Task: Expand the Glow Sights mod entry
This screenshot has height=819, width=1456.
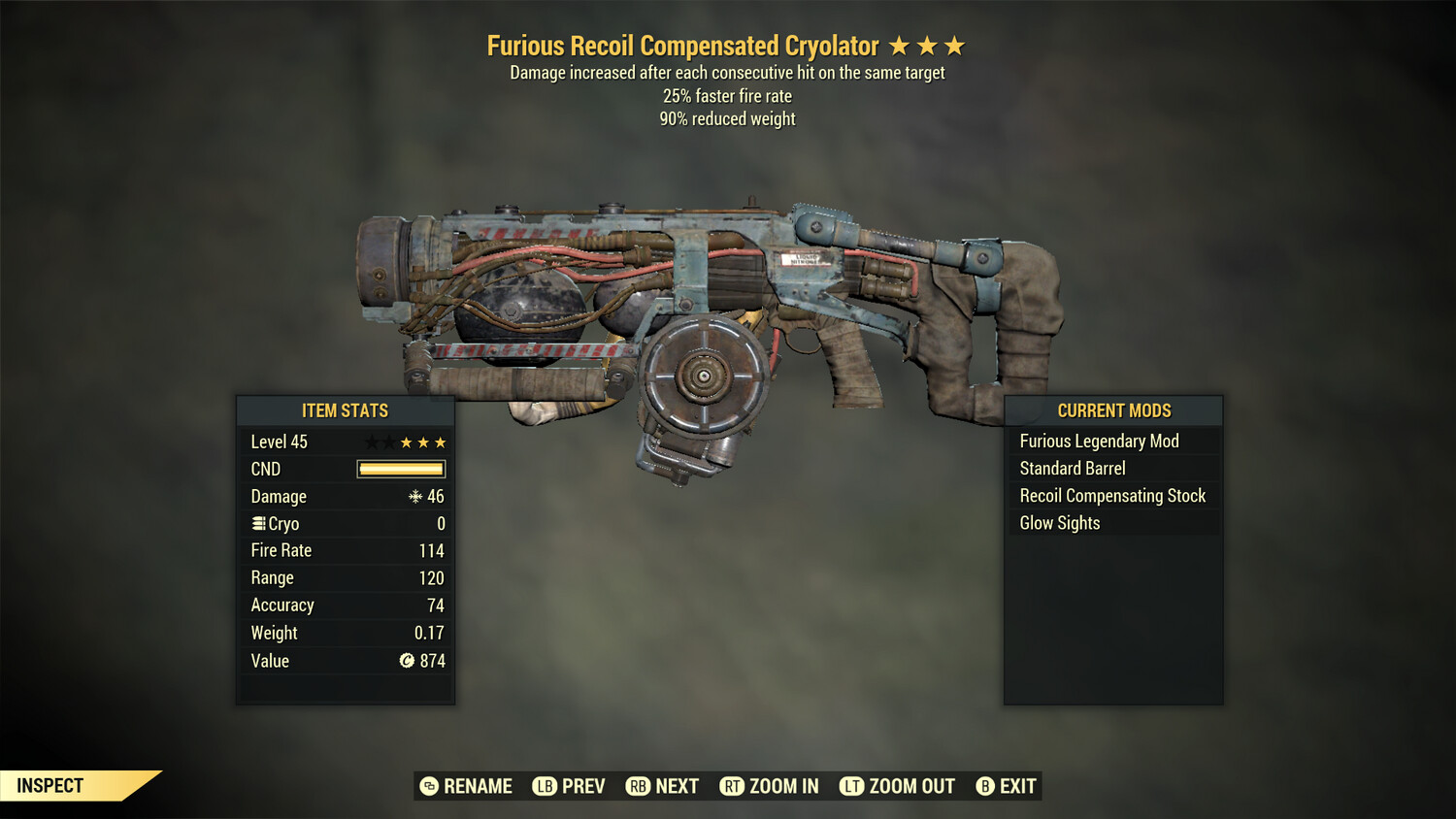Action: point(1059,522)
